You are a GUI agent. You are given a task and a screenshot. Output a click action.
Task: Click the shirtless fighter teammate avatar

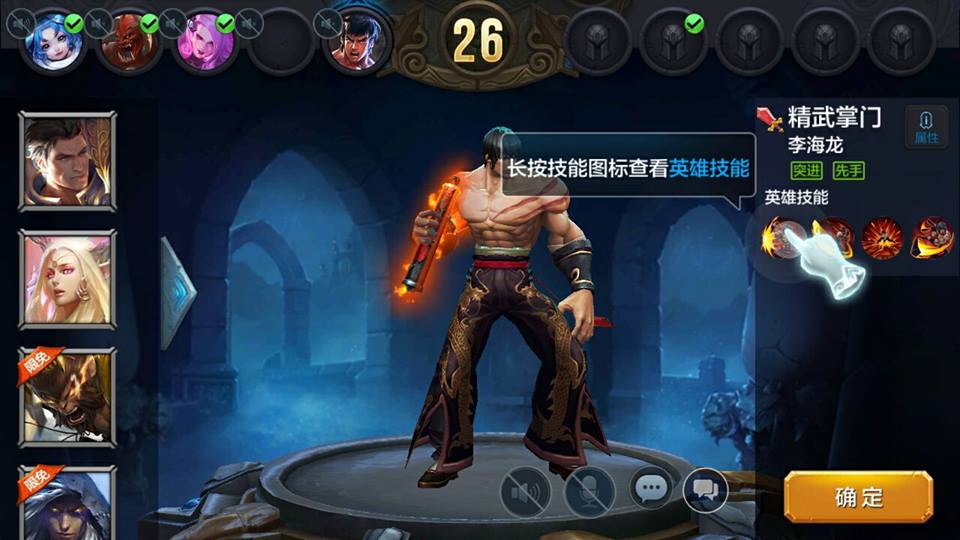pyautogui.click(x=356, y=42)
